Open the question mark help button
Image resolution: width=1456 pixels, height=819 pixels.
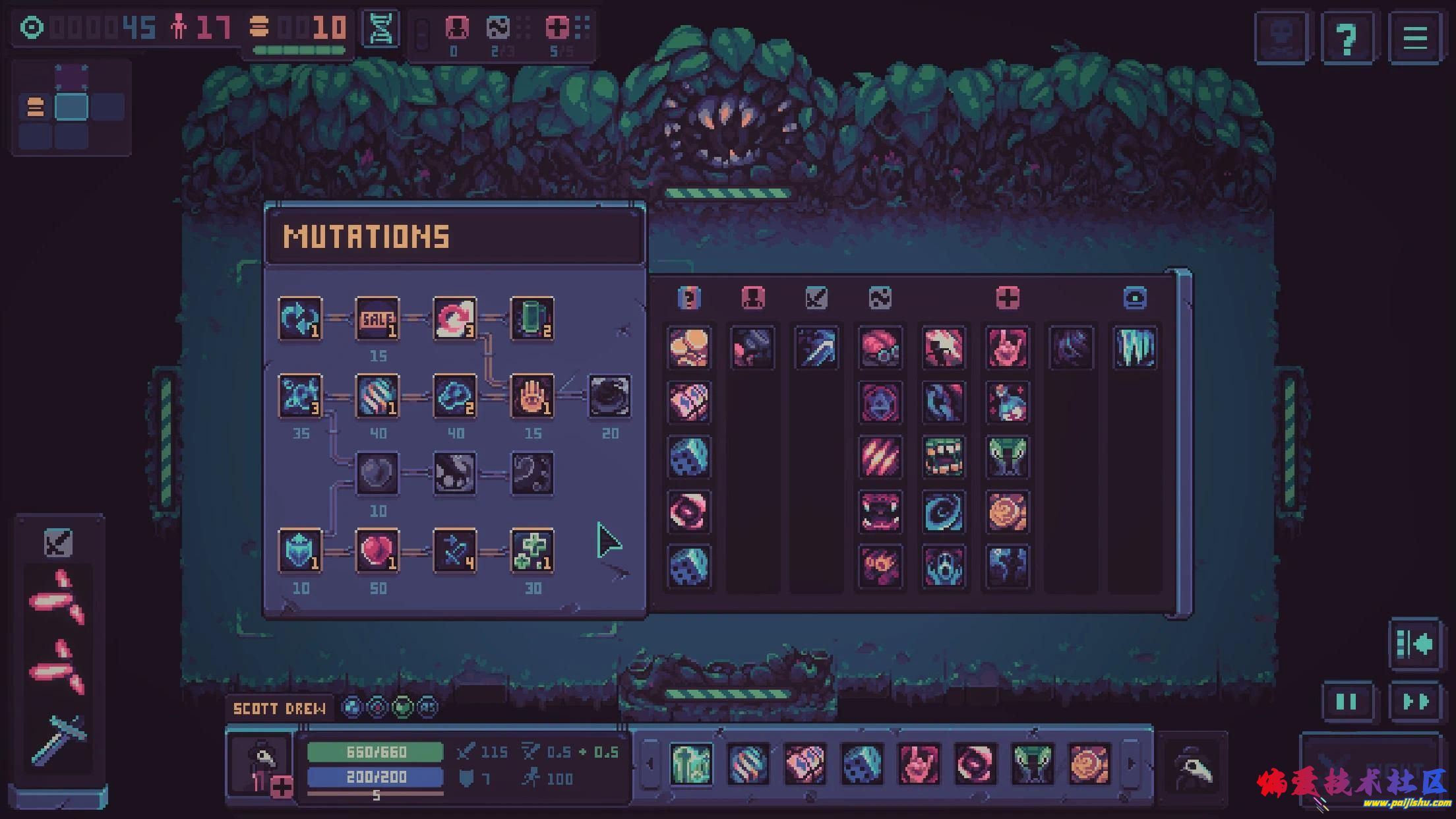pyautogui.click(x=1347, y=38)
